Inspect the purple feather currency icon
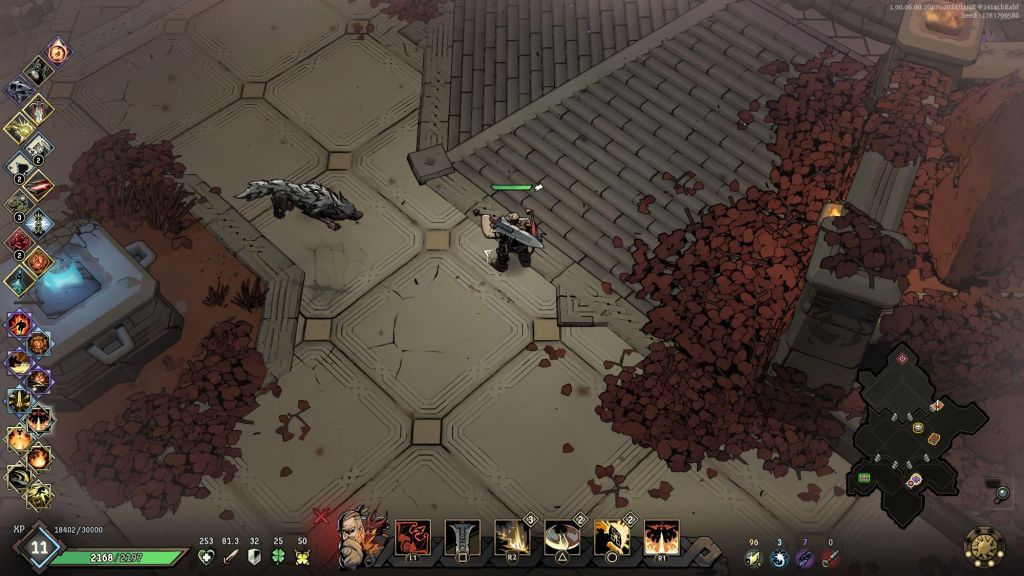 [805, 558]
